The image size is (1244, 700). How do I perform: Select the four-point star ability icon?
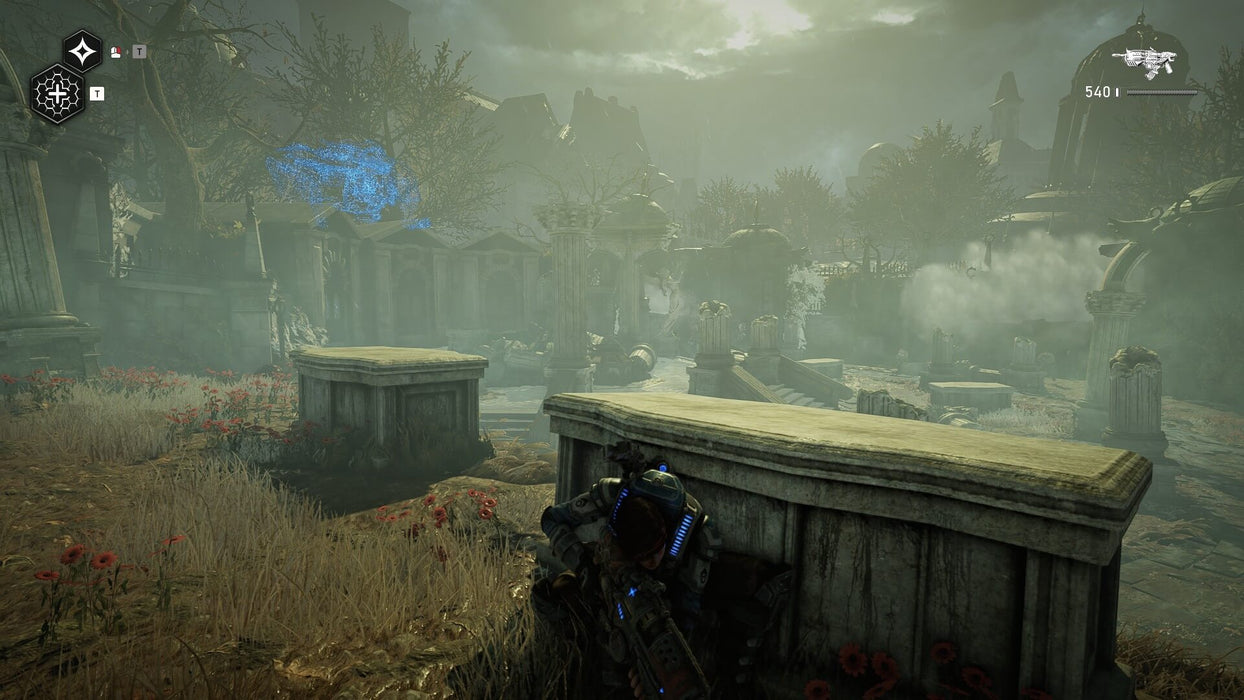pos(82,50)
